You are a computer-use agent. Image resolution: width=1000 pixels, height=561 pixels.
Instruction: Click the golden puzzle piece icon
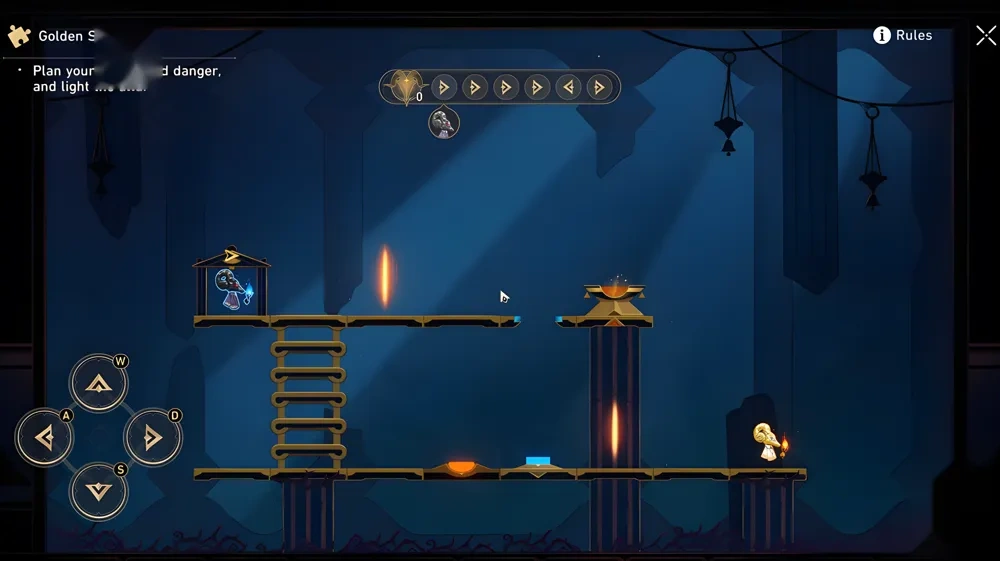click(19, 36)
